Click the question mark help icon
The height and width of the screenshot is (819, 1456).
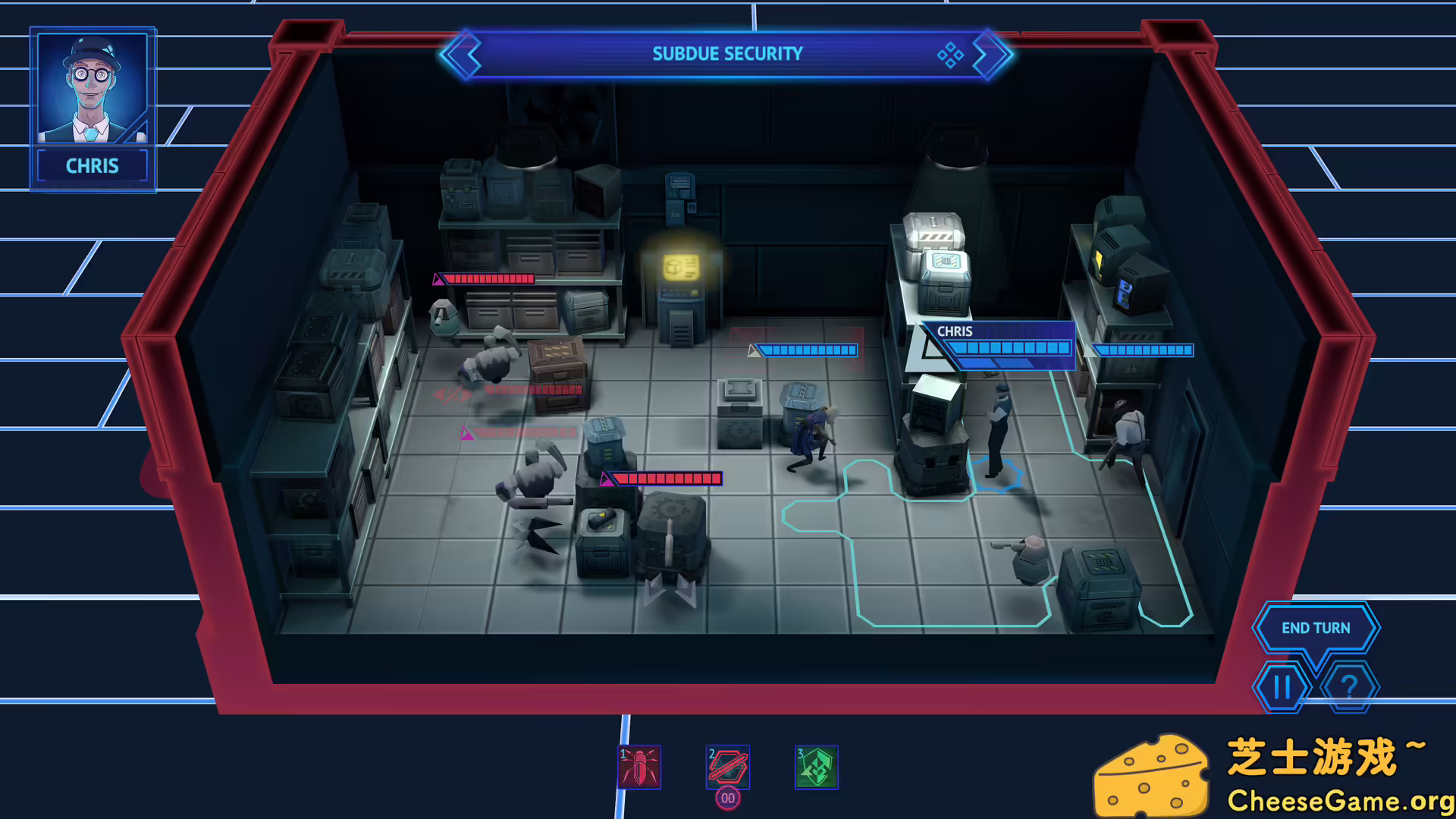point(1350,687)
